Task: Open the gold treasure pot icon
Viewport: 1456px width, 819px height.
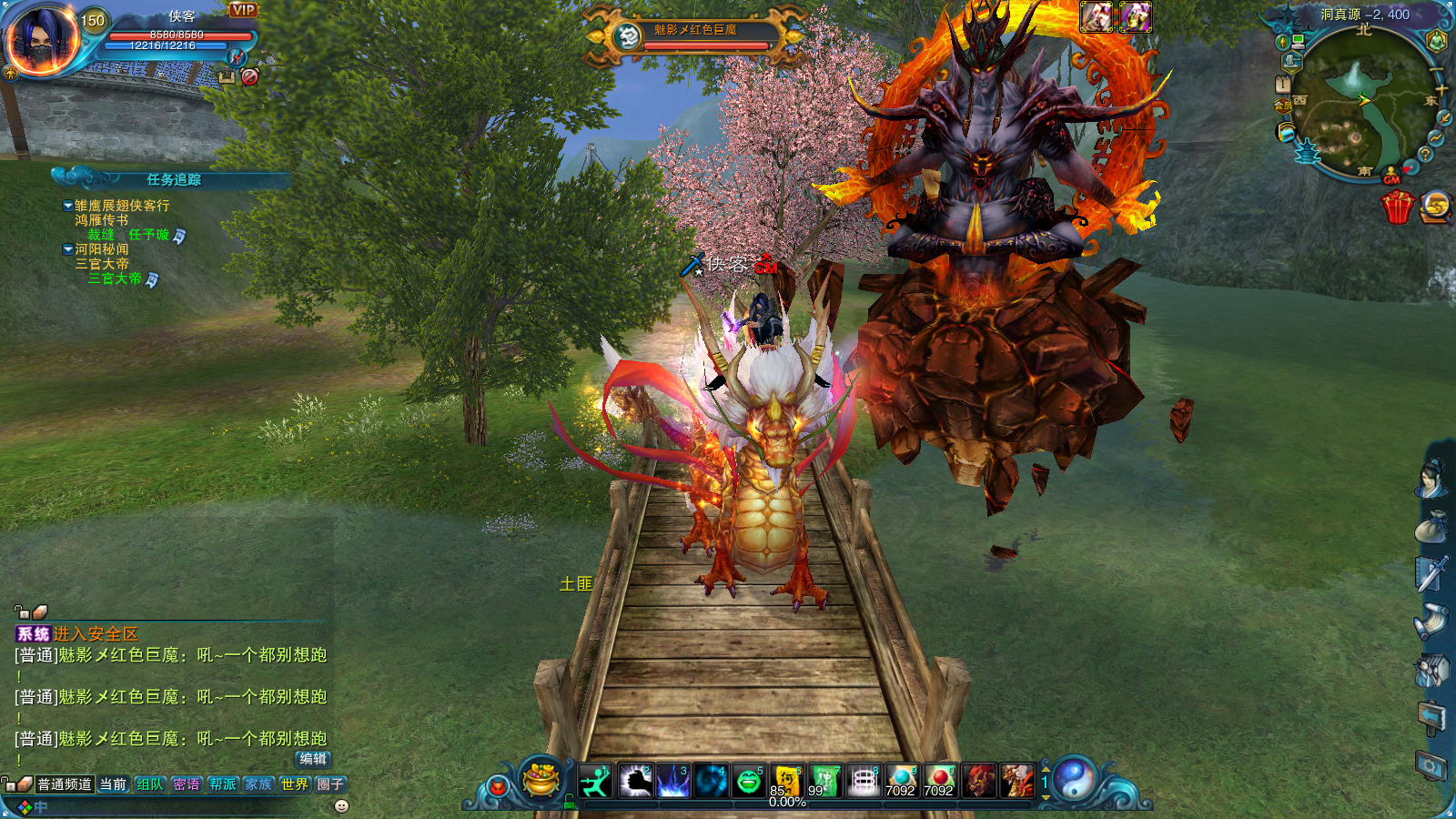Action: pyautogui.click(x=541, y=779)
